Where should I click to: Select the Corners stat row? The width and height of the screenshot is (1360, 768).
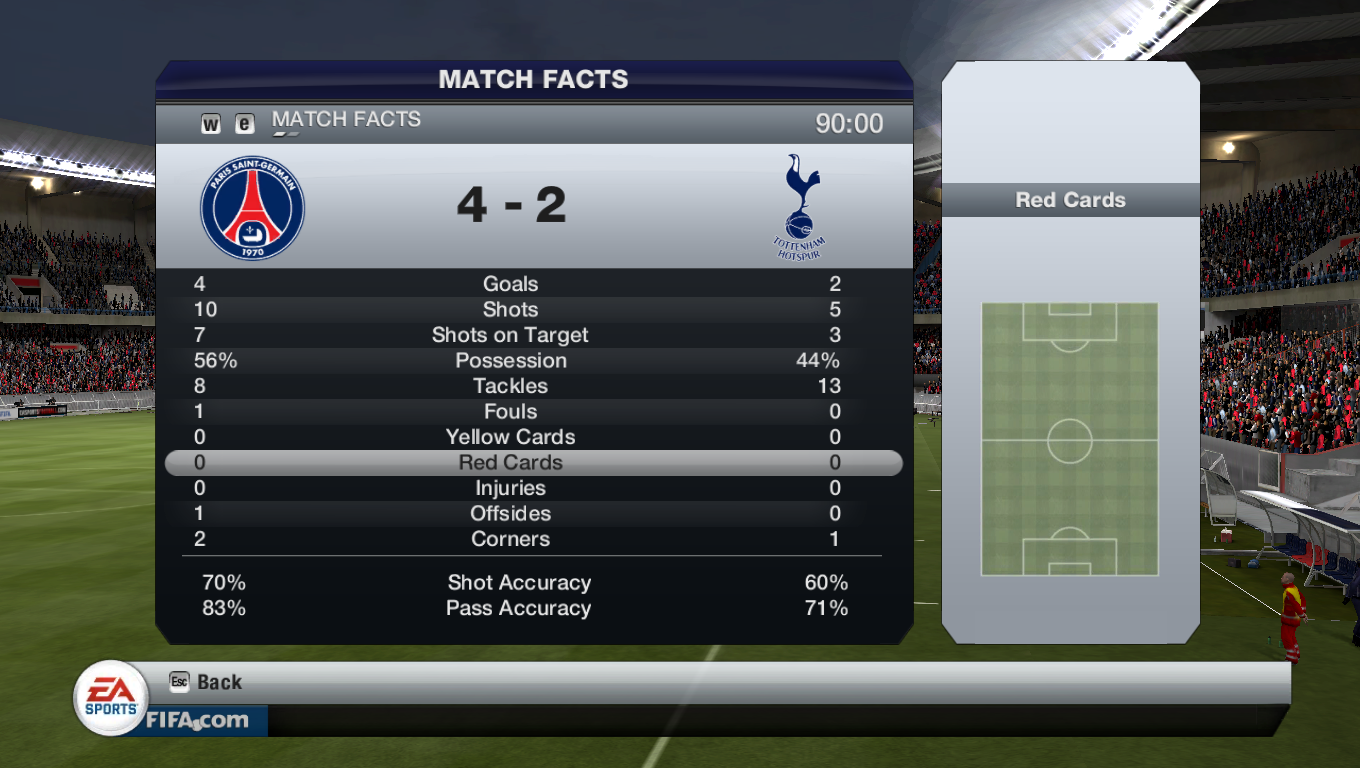pos(511,539)
